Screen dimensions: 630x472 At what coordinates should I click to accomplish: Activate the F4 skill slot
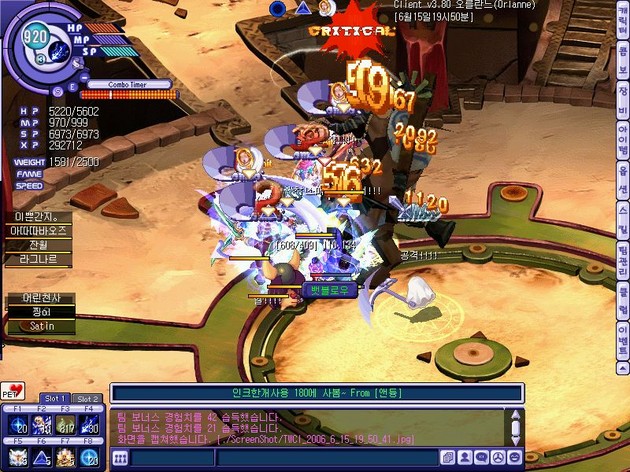pyautogui.click(x=90, y=425)
